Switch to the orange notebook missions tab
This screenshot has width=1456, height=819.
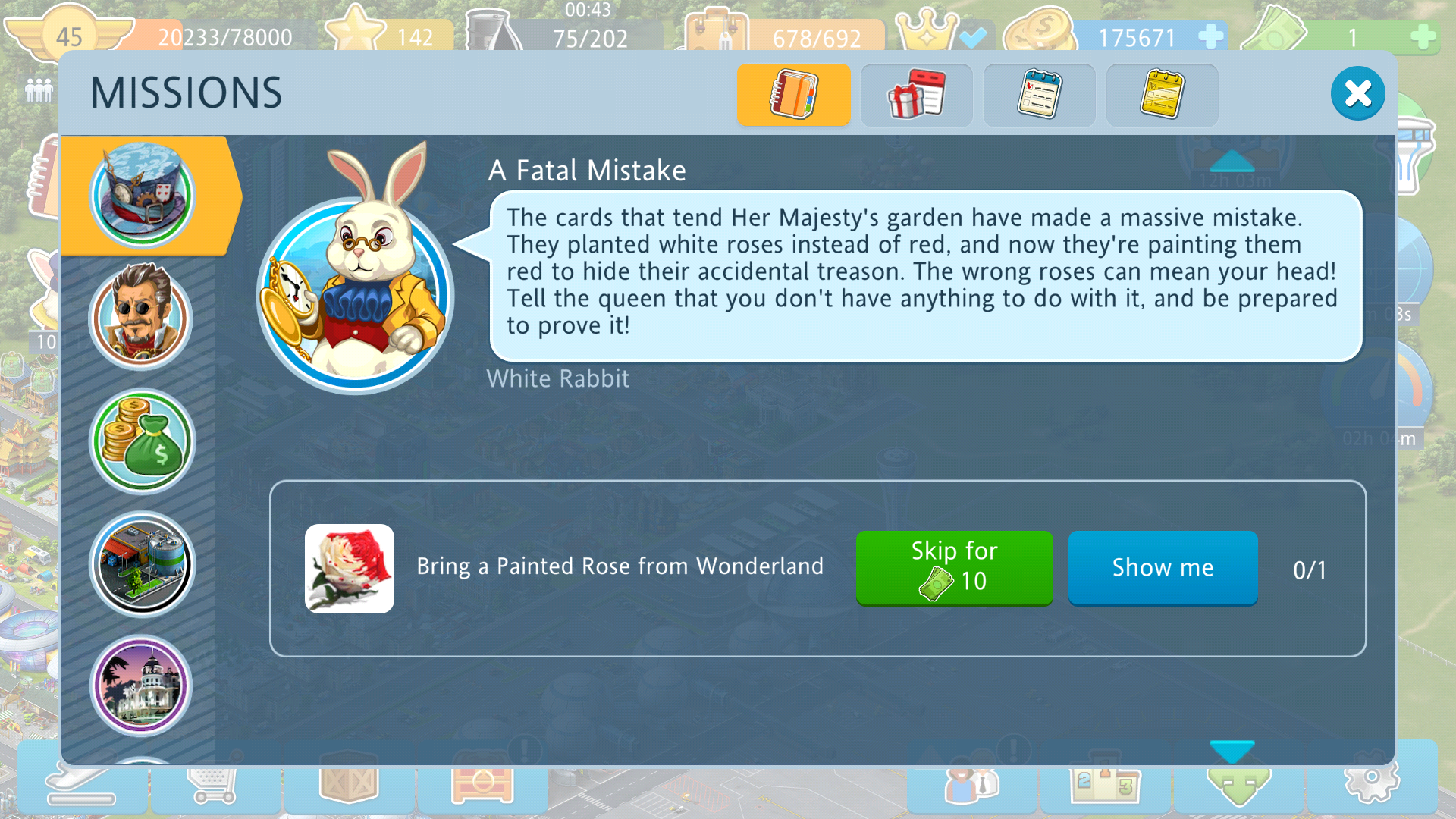point(793,95)
